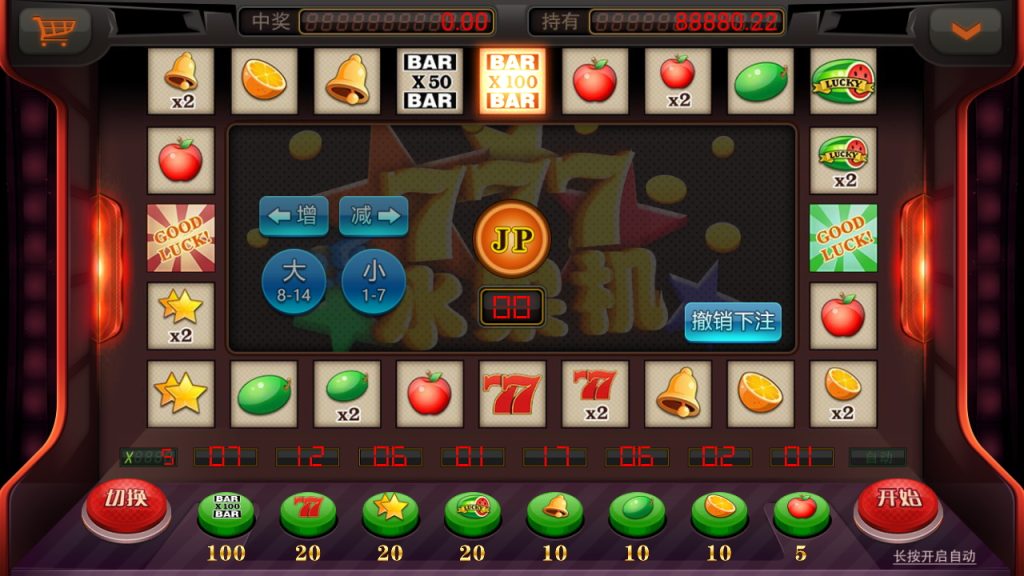
Task: Bet on the star green button
Action: [x=390, y=512]
